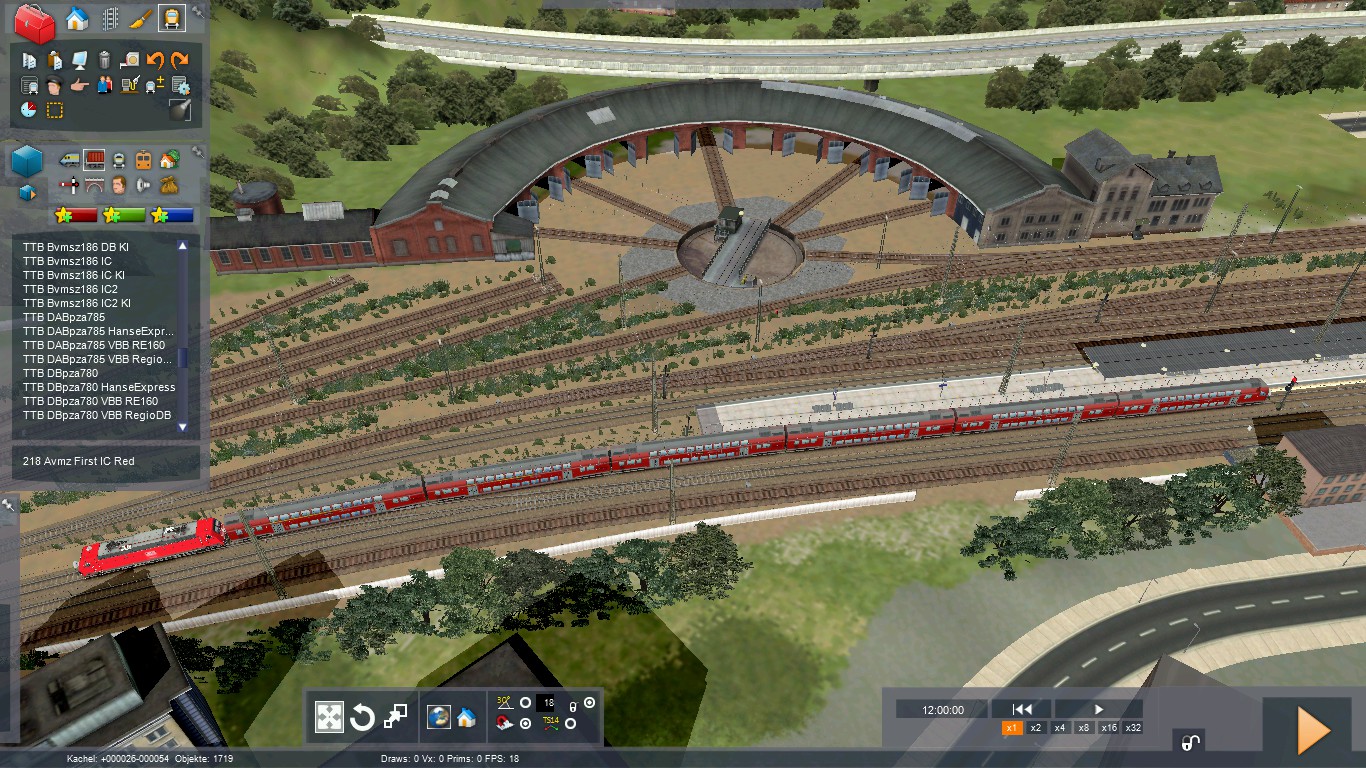Open the red toolbox menu
Screen dimensions: 1366x768
tap(34, 23)
